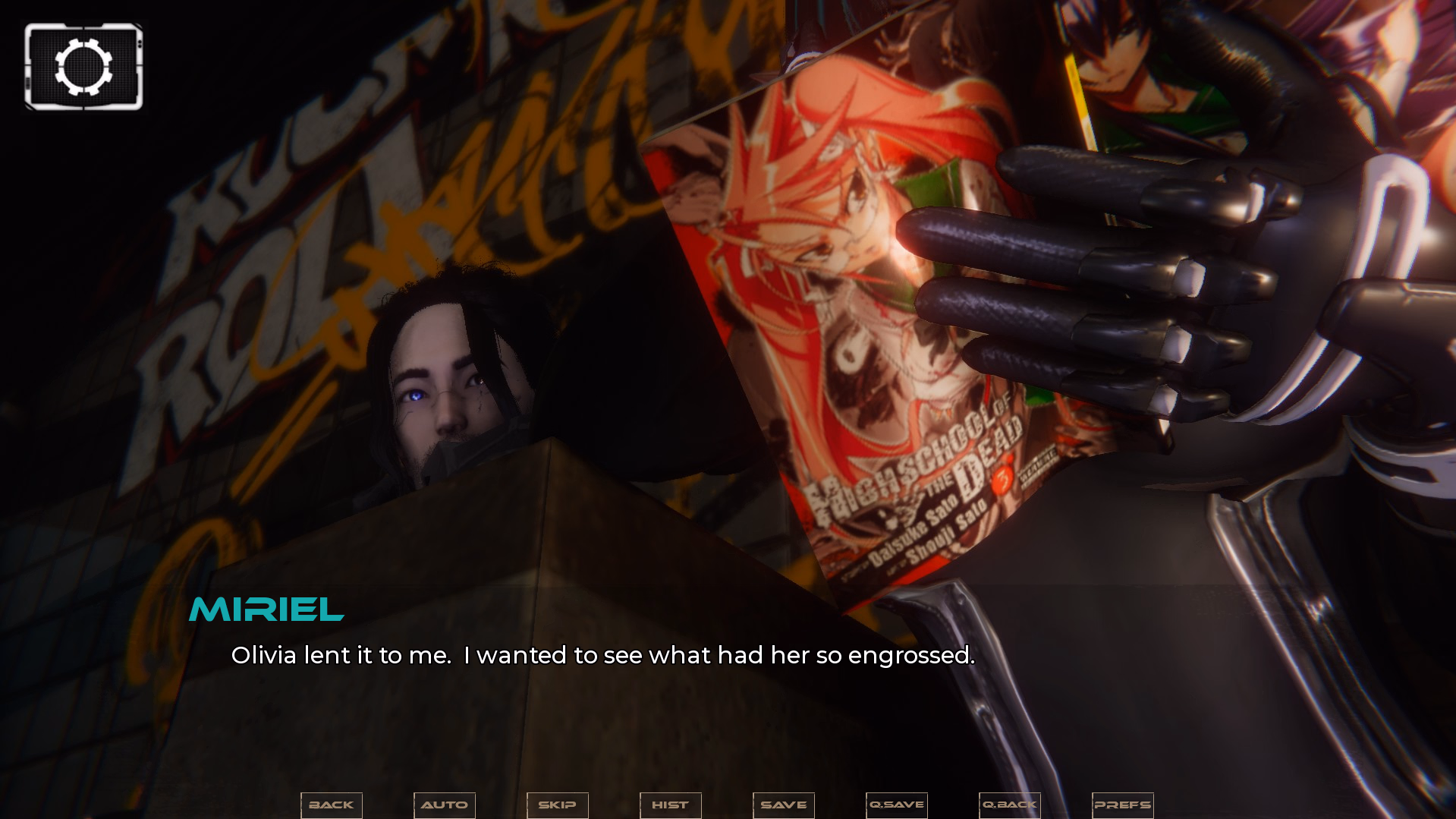Open PREFS preferences menu
Viewport: 1456px width, 819px height.
[1123, 805]
